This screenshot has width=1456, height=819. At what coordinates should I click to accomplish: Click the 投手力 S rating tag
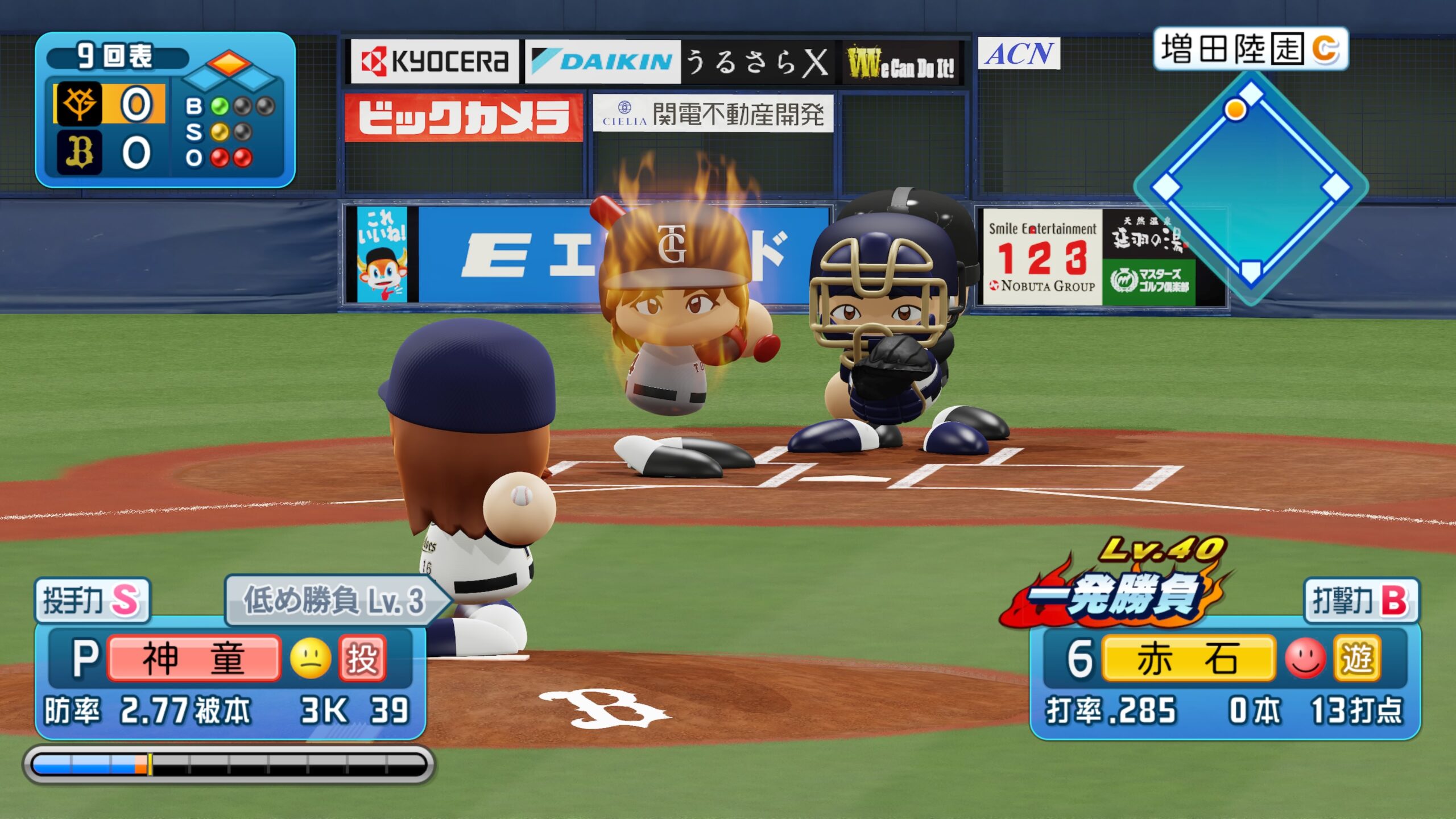click(x=92, y=600)
